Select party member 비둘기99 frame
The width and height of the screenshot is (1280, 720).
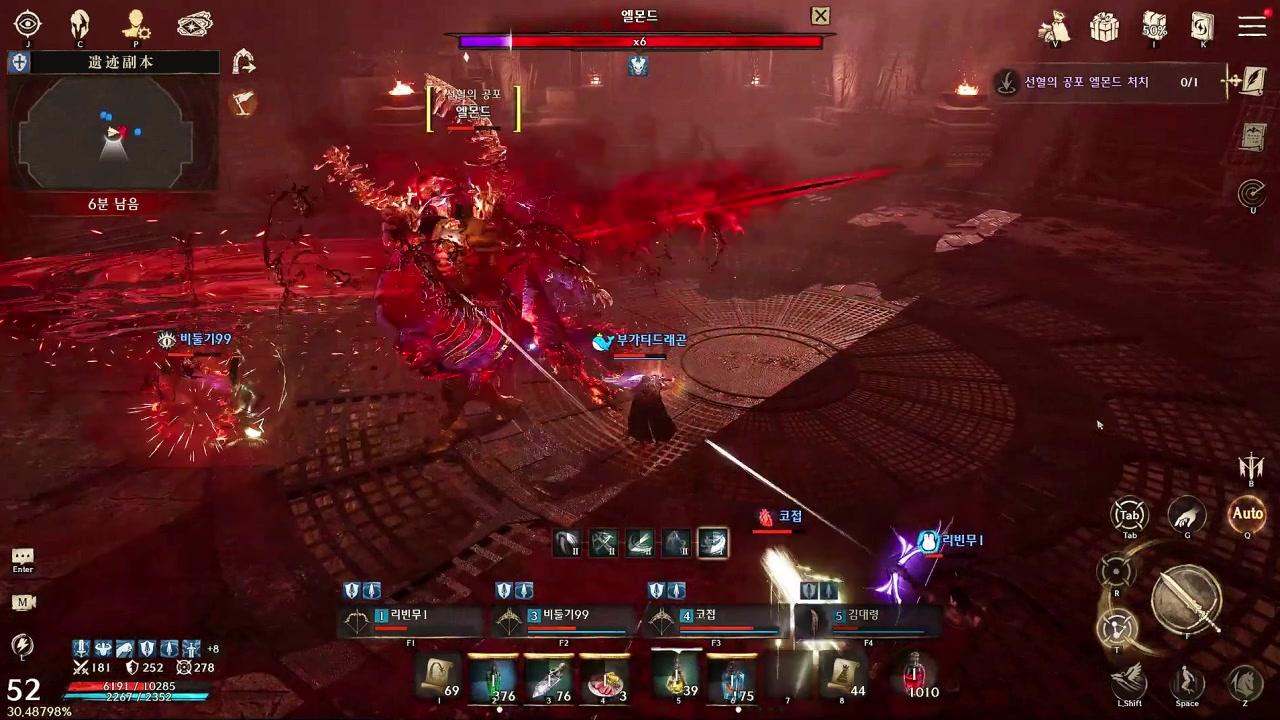click(x=565, y=620)
